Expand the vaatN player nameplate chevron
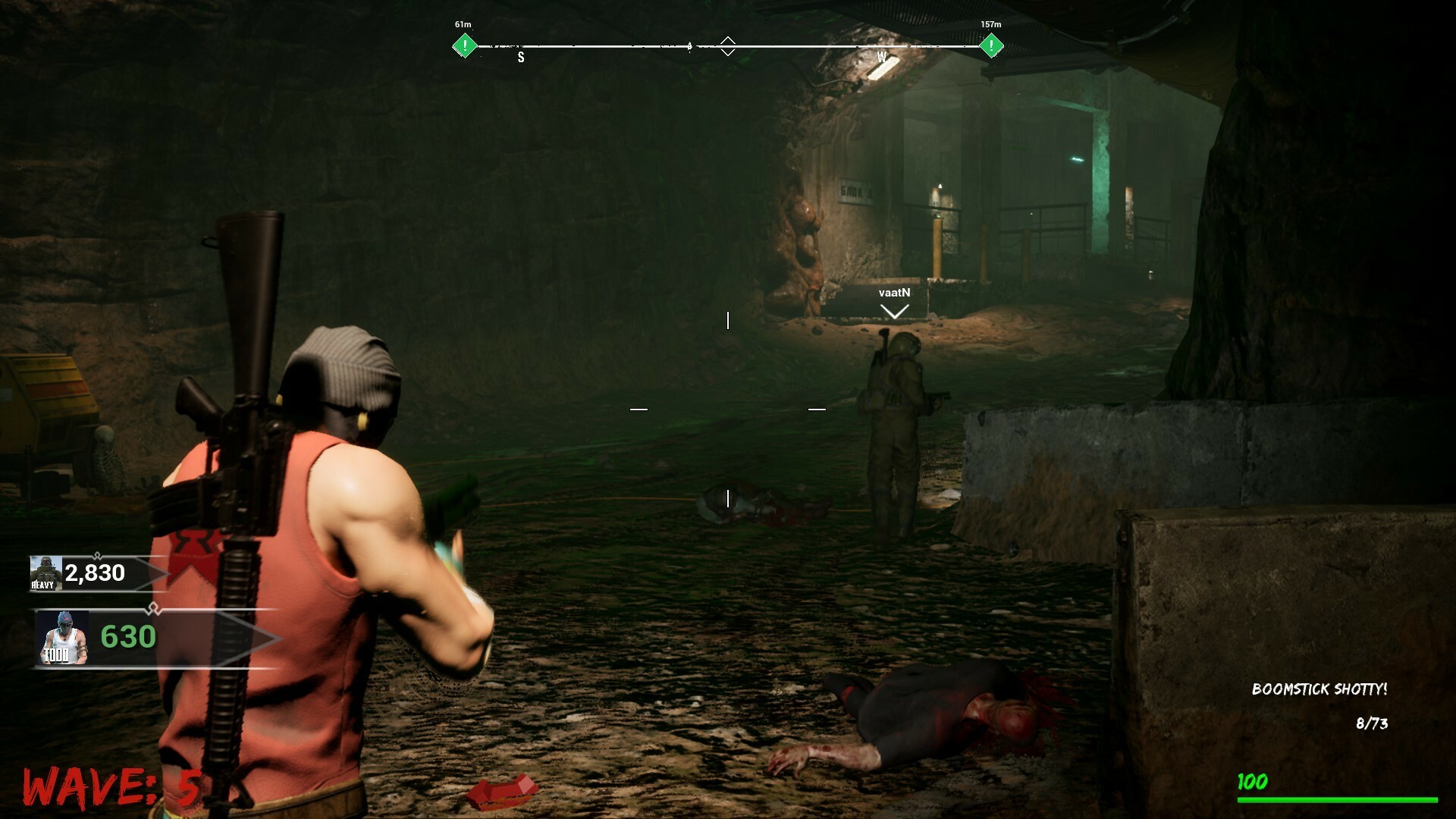The height and width of the screenshot is (819, 1456). 895,310
